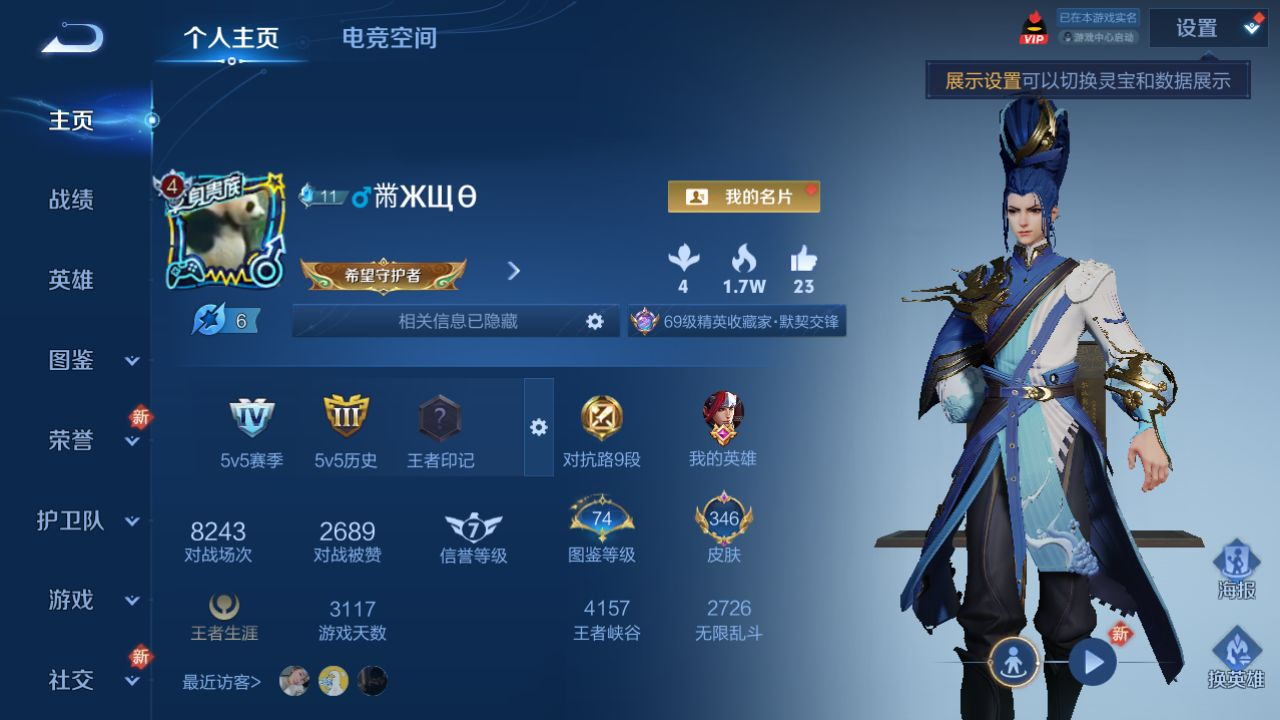Play the hero showcase animation
This screenshot has width=1280, height=720.
pyautogui.click(x=1092, y=661)
